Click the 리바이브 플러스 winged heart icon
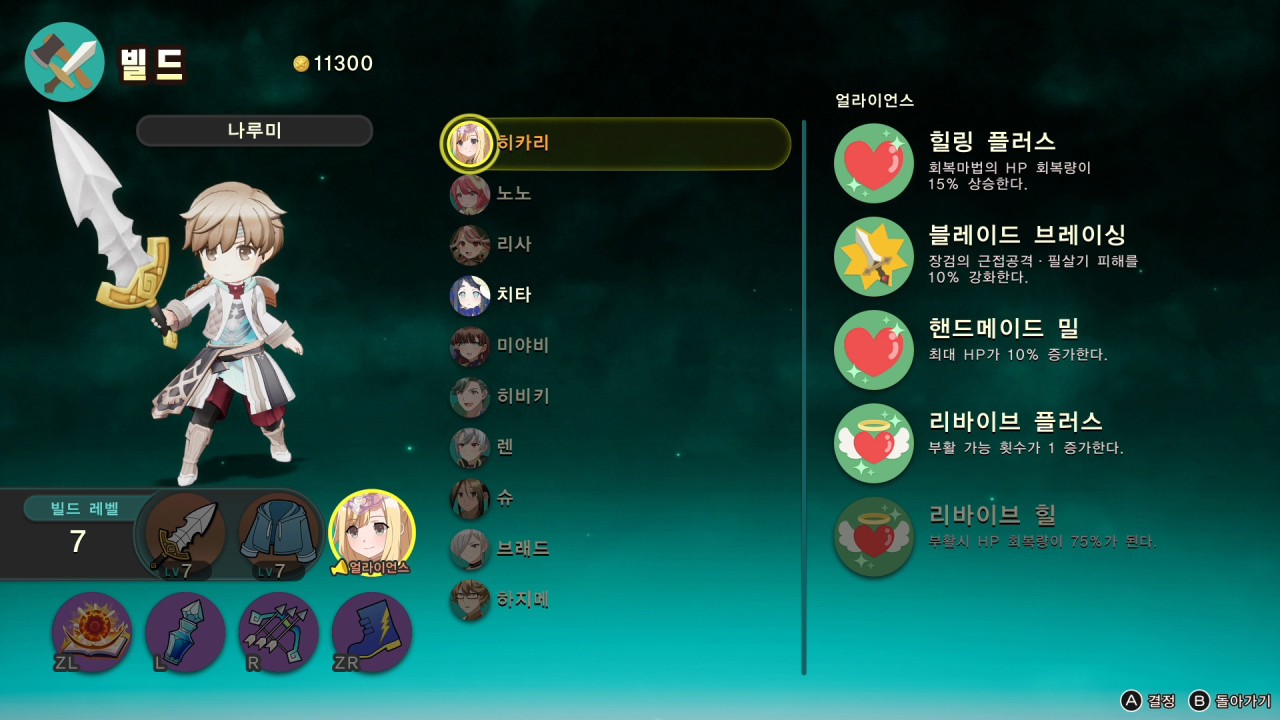This screenshot has width=1280, height=720. (872, 442)
